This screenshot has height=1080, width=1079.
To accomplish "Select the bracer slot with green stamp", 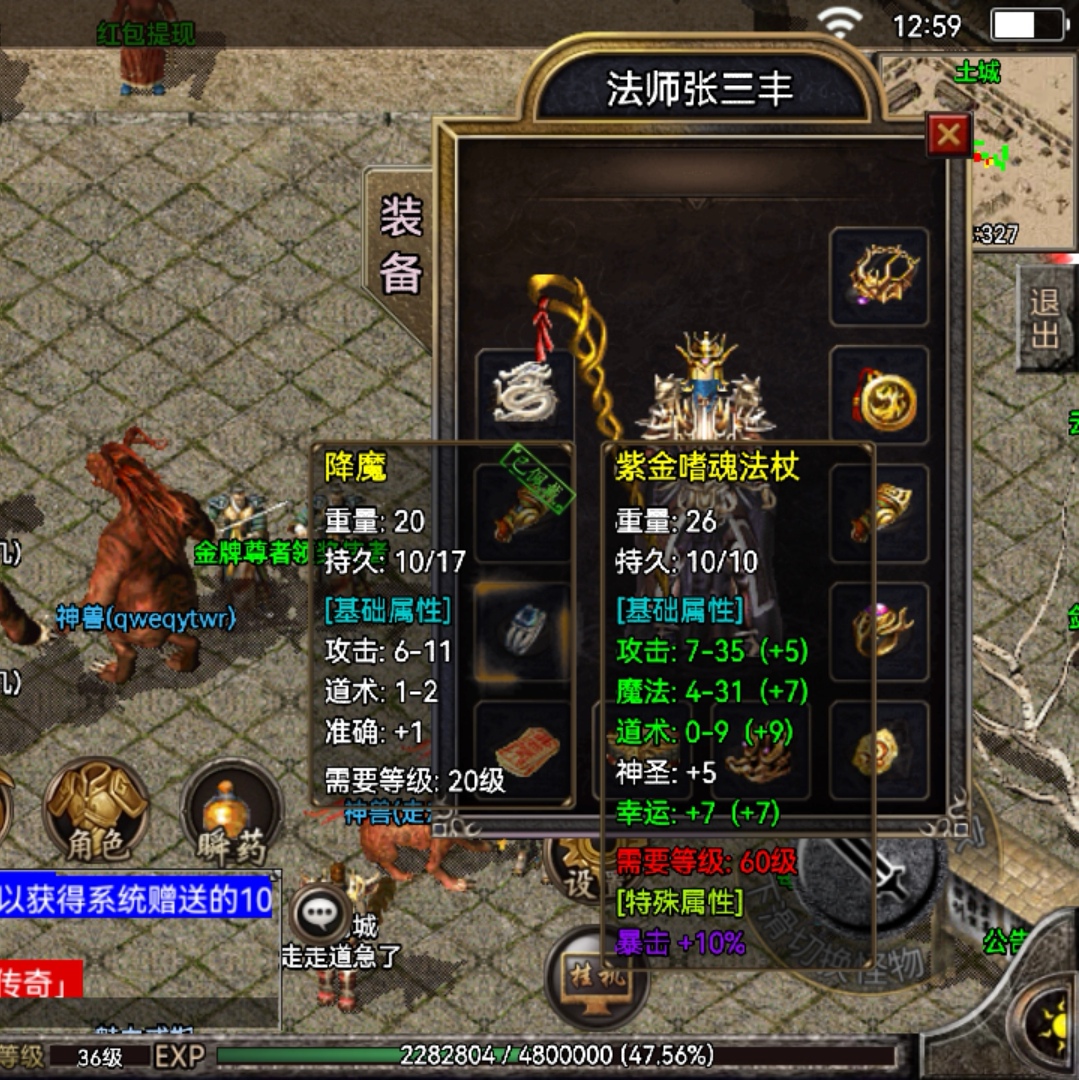I will [525, 510].
